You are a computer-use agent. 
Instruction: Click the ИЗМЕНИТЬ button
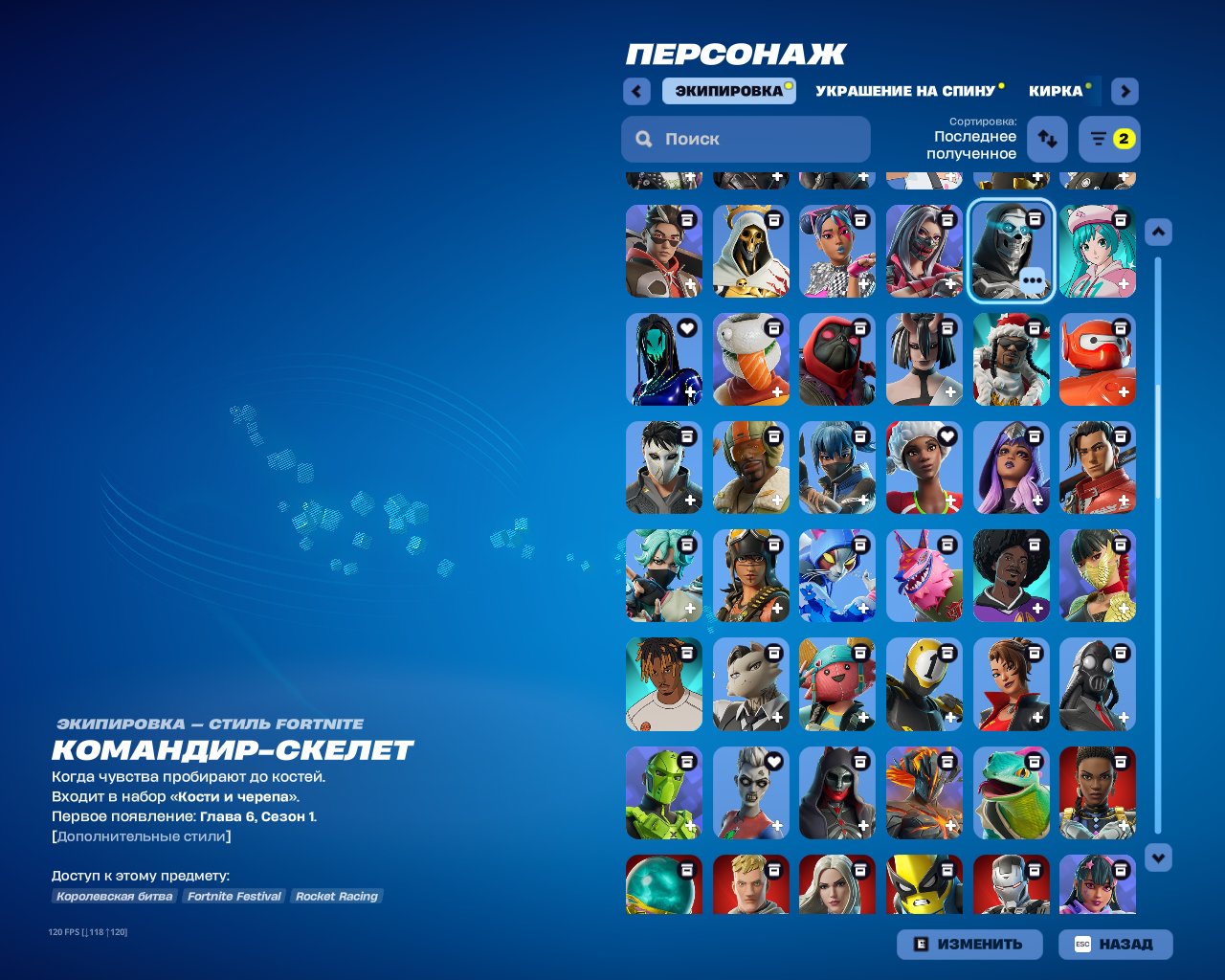[x=969, y=944]
